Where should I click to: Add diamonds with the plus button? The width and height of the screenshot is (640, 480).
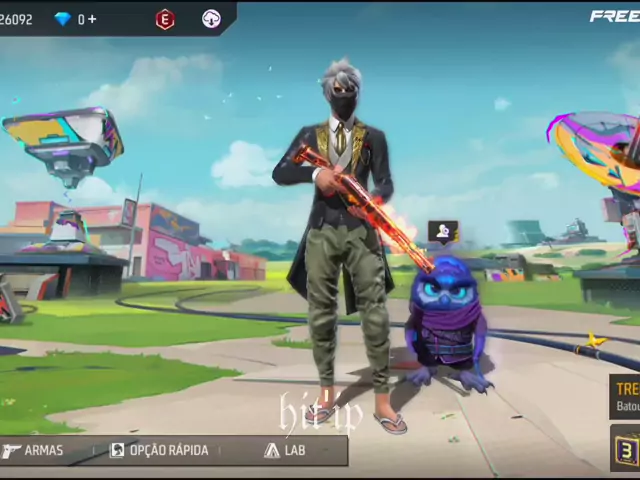click(x=93, y=19)
